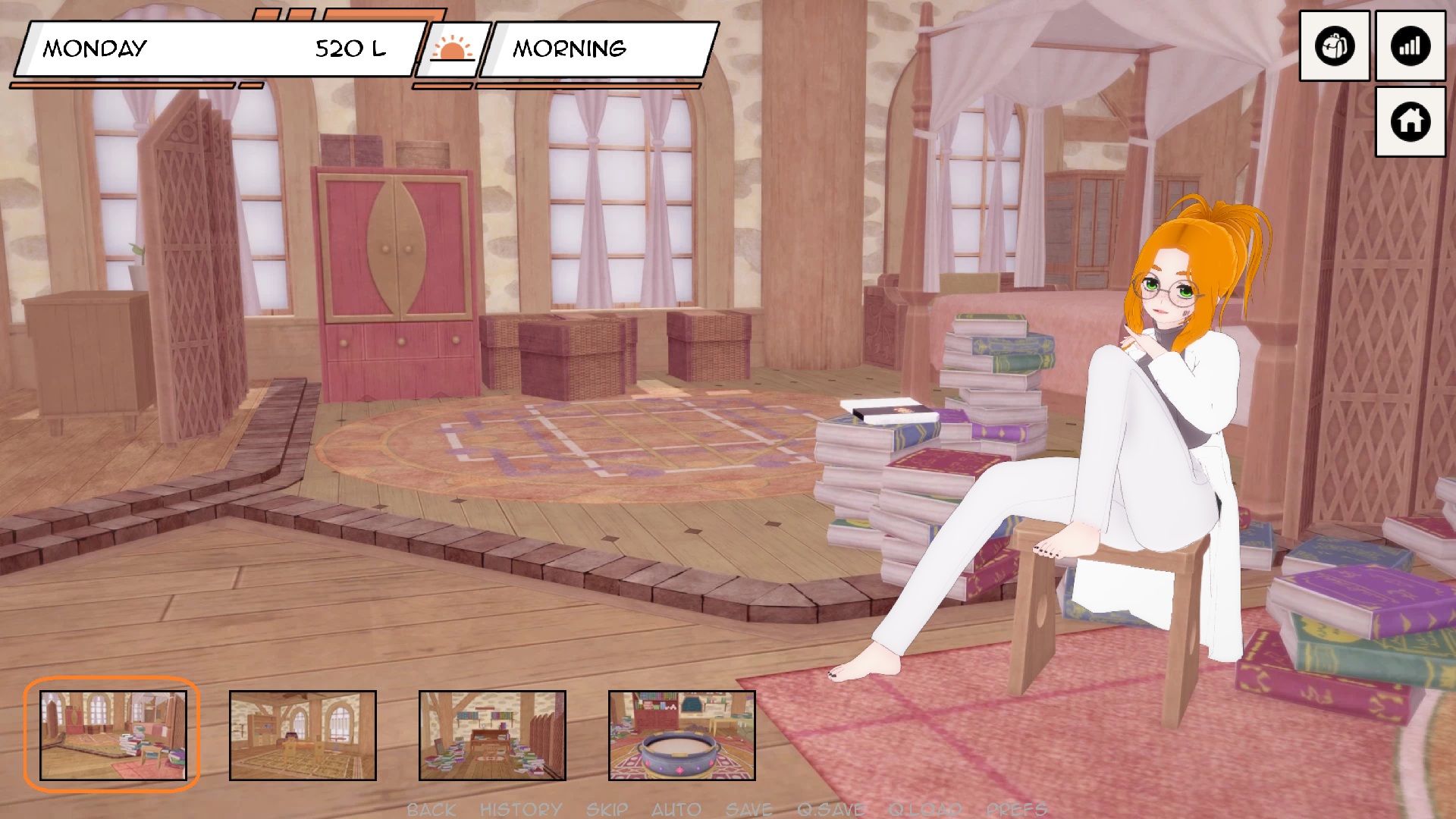
Task: Open the Prefs menu
Action: 1016,810
